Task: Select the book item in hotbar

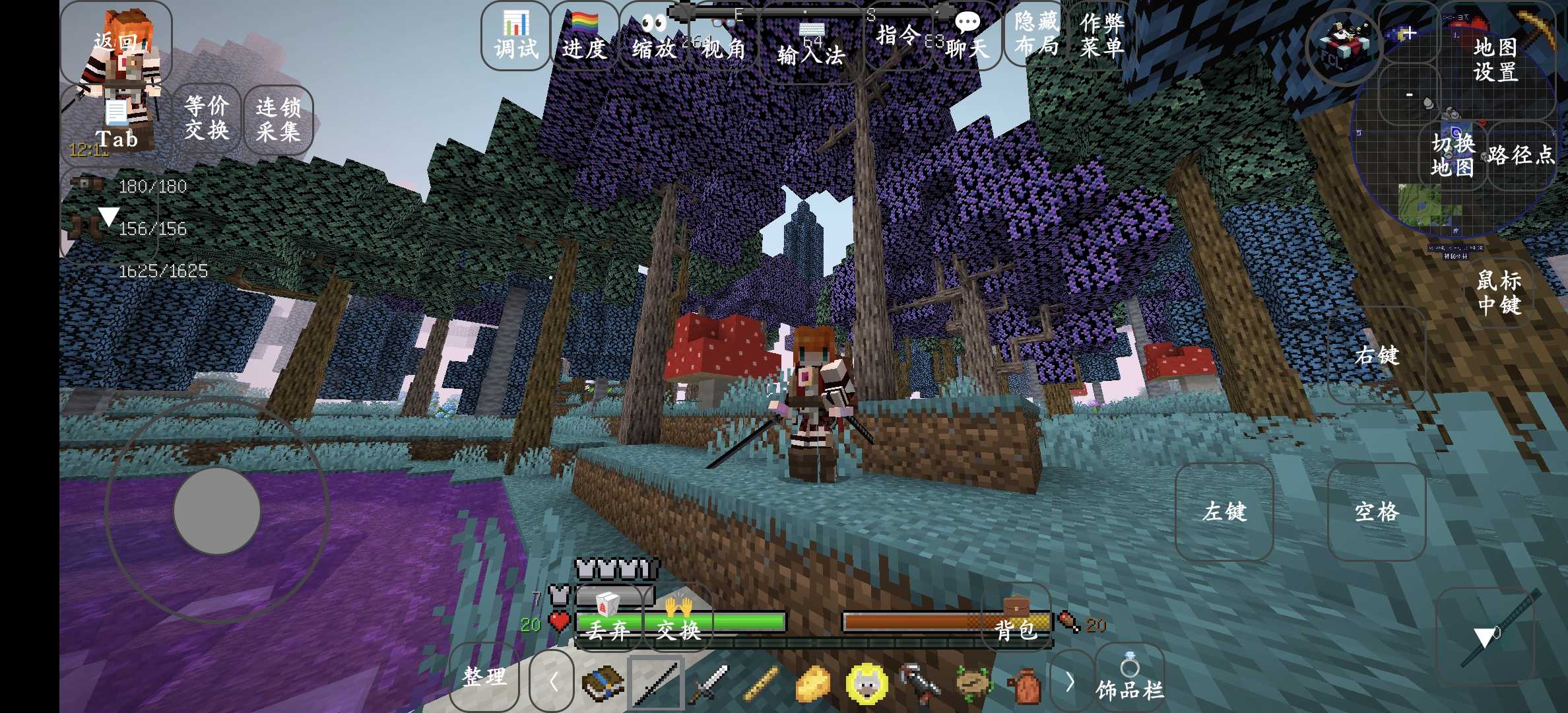Action: [x=602, y=683]
